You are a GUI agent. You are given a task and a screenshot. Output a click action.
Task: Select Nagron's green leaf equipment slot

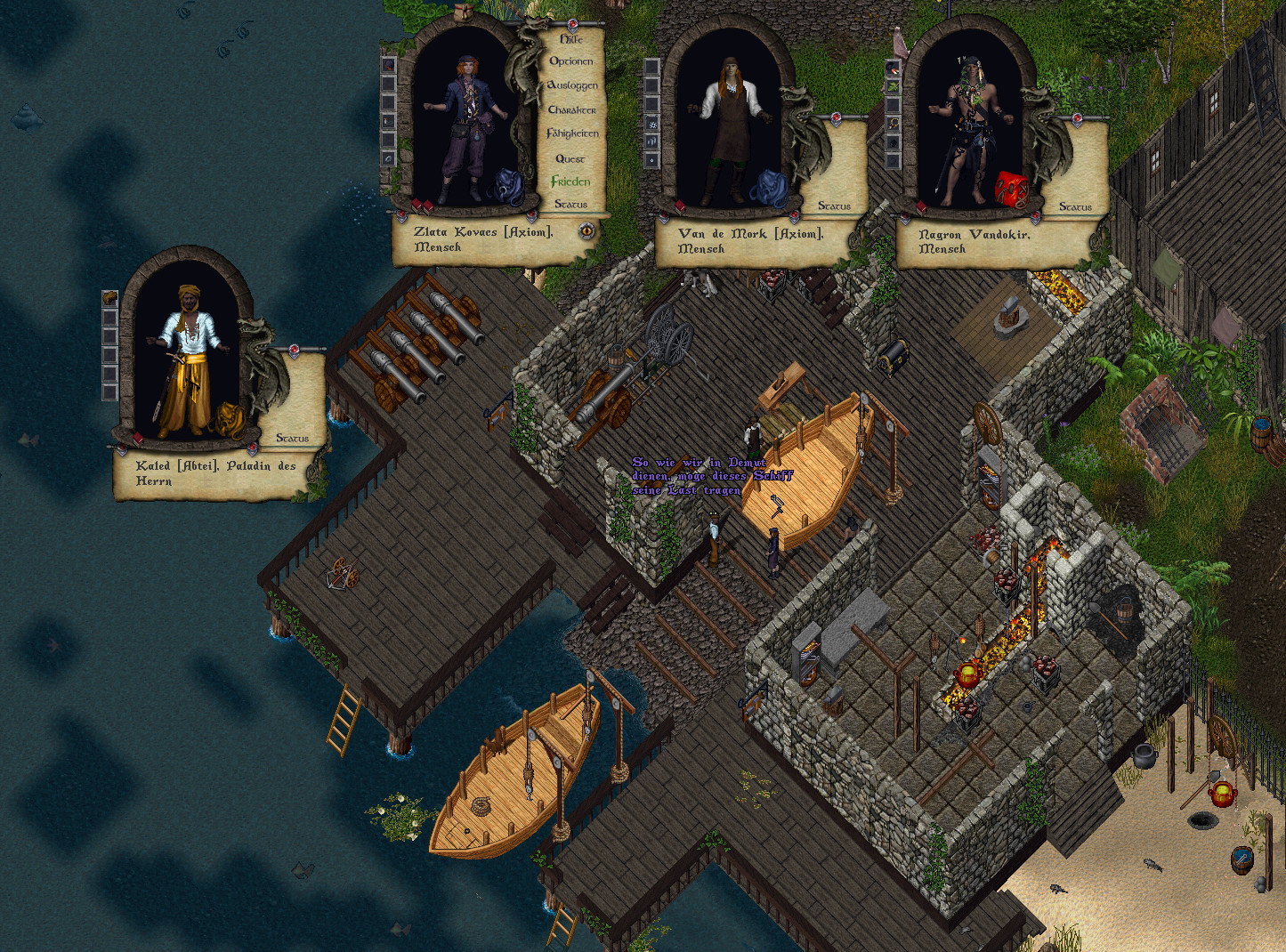pos(893,86)
